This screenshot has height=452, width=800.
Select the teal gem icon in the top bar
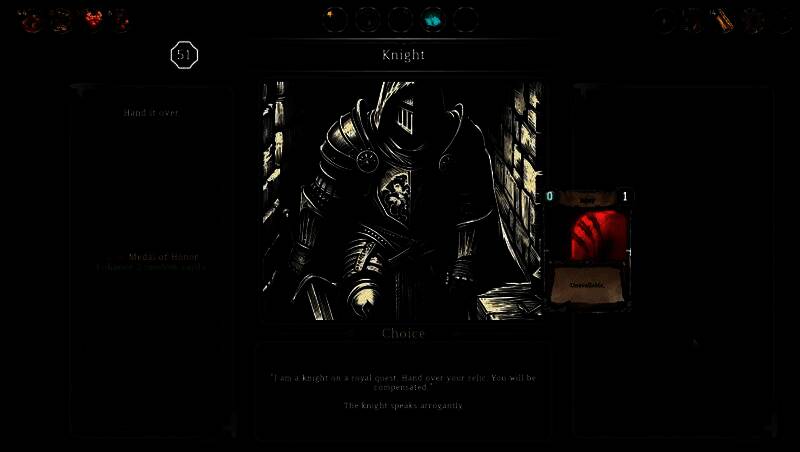pos(433,19)
